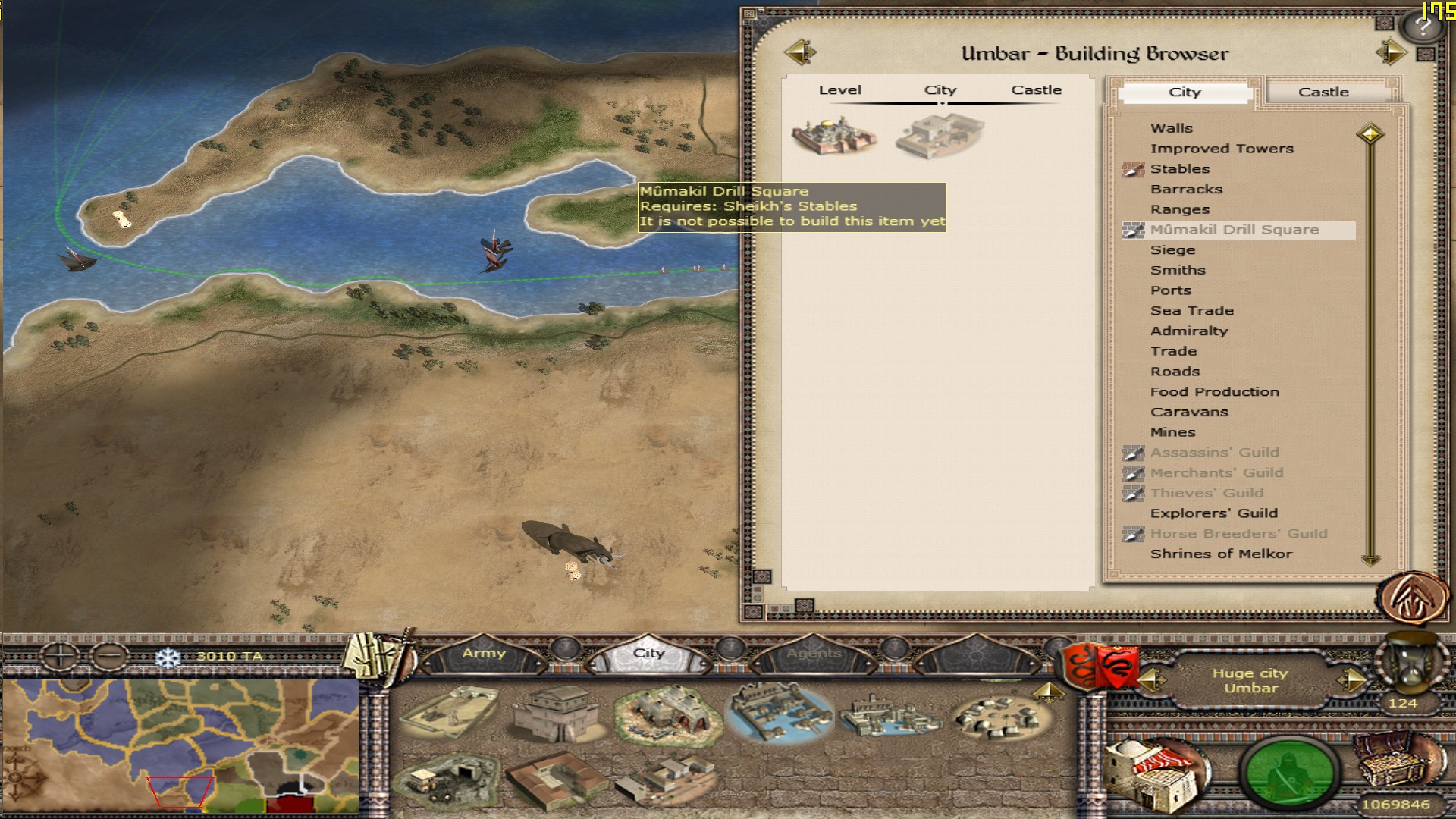This screenshot has width=1456, height=819.
Task: Open the treasury chest finances
Action: coord(1394,762)
